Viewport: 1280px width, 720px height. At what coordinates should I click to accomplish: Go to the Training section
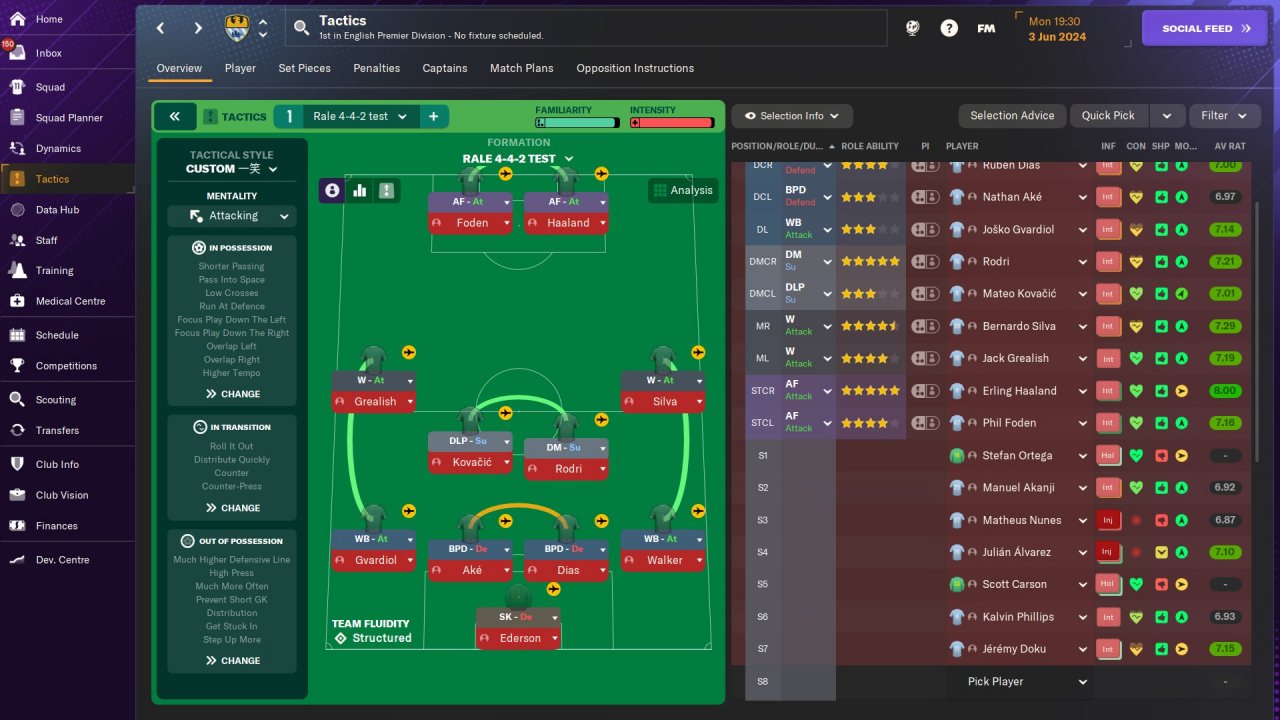tap(54, 270)
